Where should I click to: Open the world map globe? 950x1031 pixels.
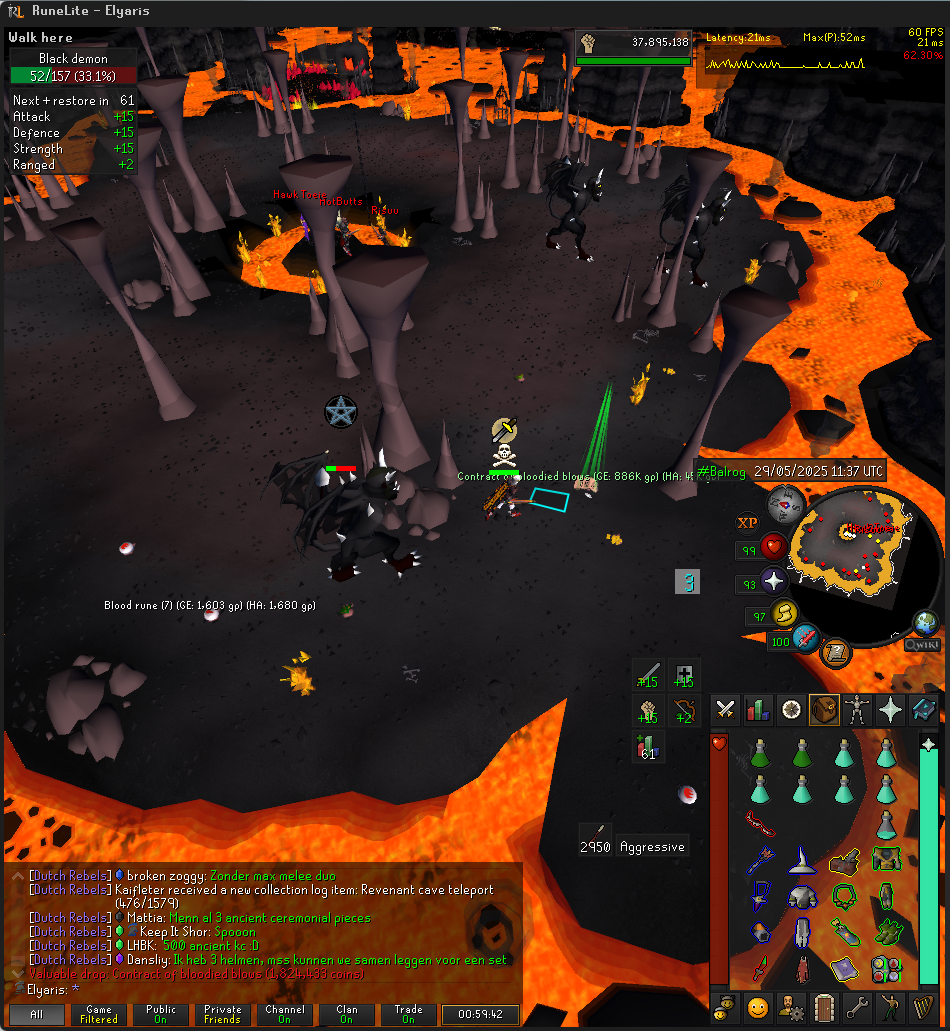pyautogui.click(x=926, y=622)
